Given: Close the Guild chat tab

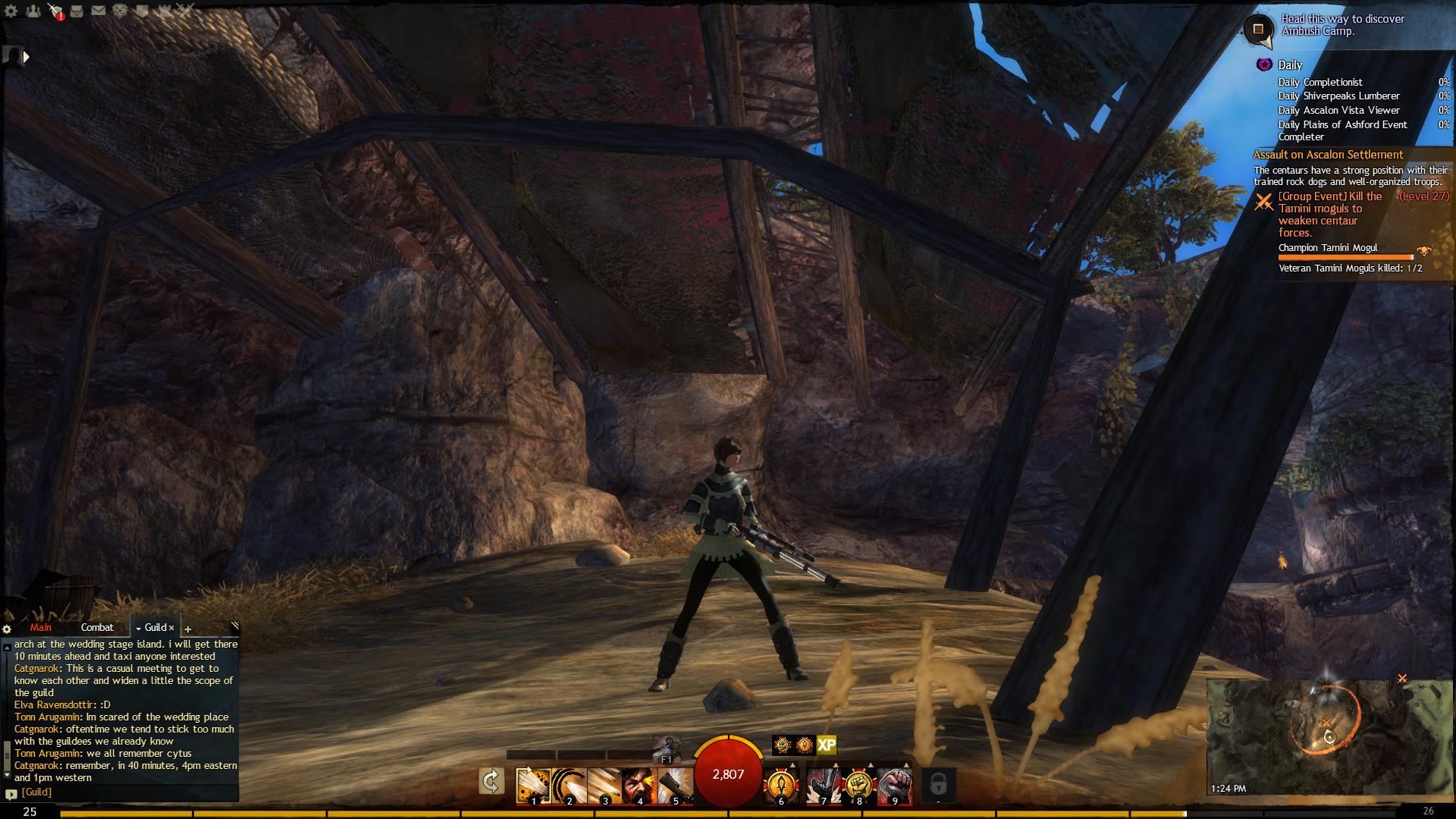Looking at the screenshot, I should pos(171,628).
